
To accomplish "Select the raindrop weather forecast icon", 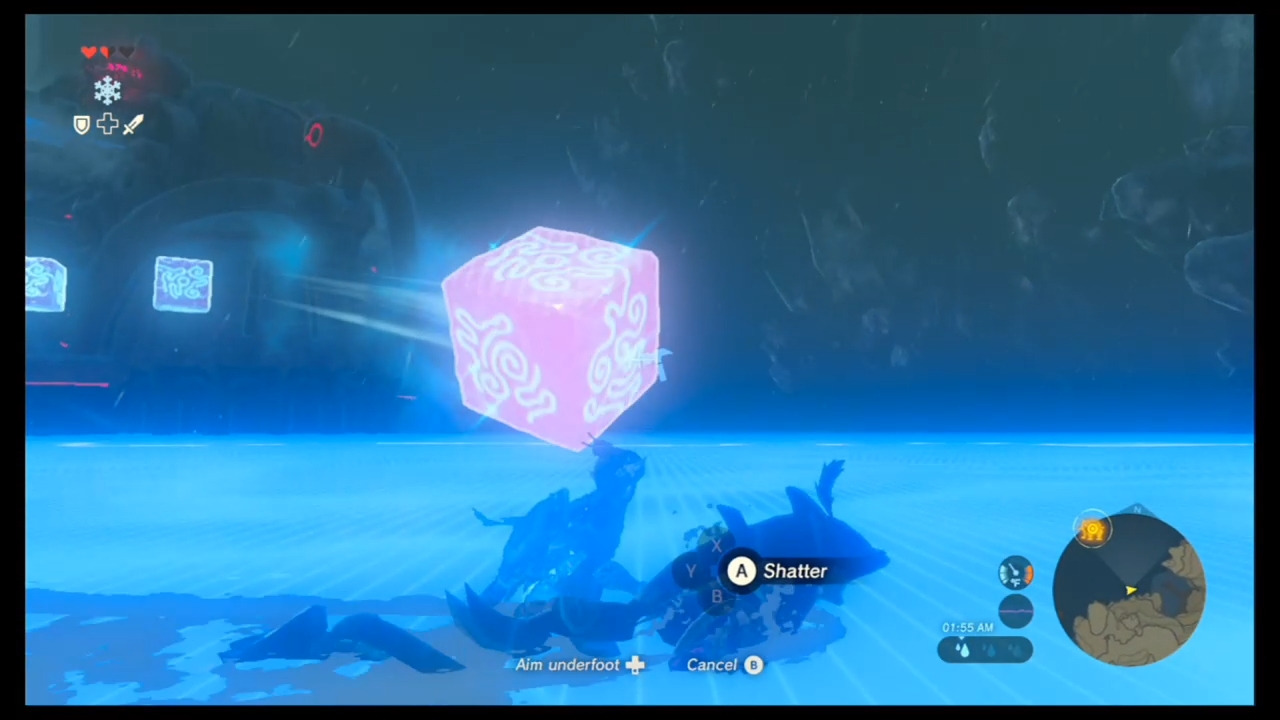I will coord(963,648).
